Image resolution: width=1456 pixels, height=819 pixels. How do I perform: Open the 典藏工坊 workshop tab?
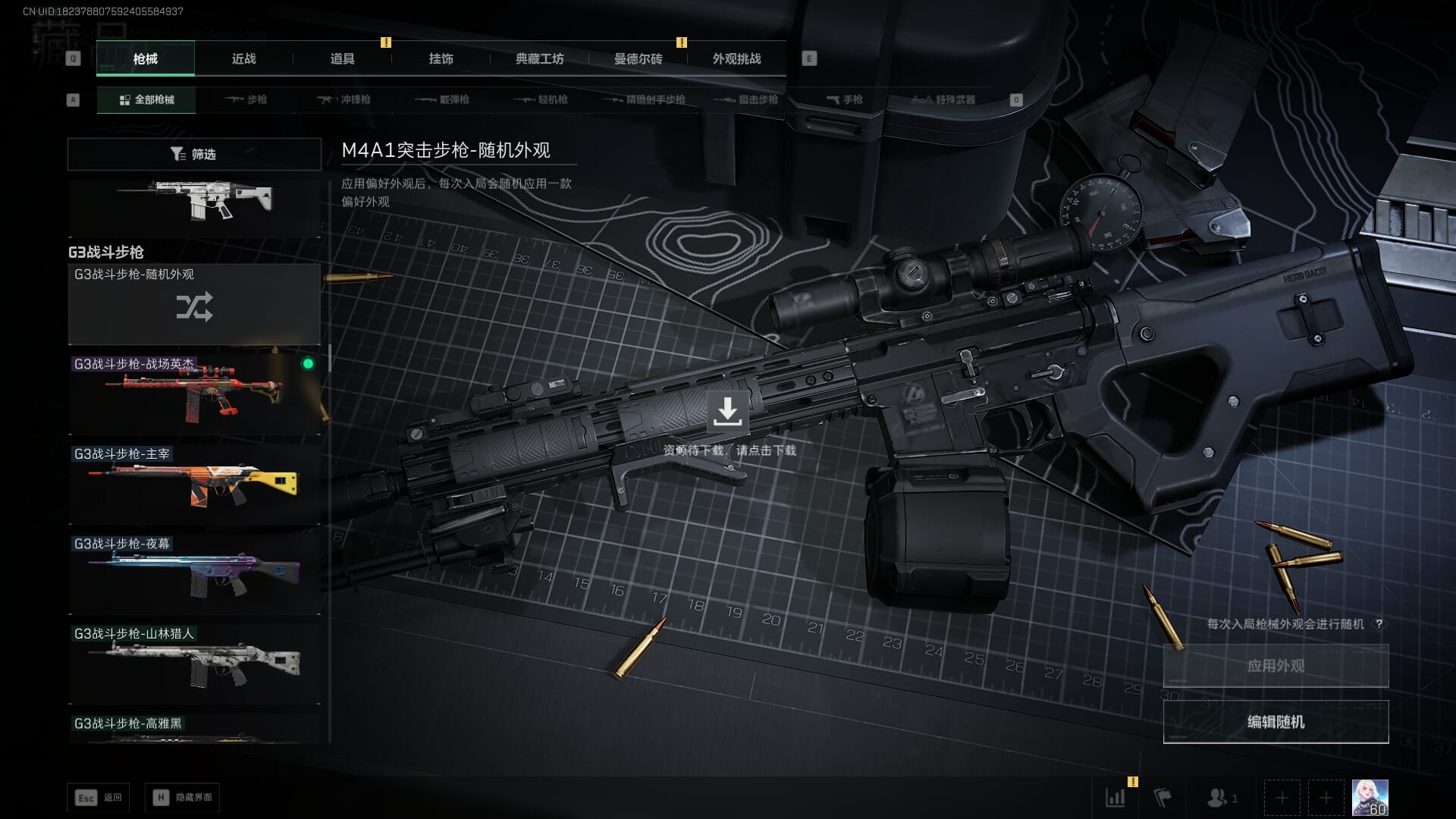(x=539, y=58)
